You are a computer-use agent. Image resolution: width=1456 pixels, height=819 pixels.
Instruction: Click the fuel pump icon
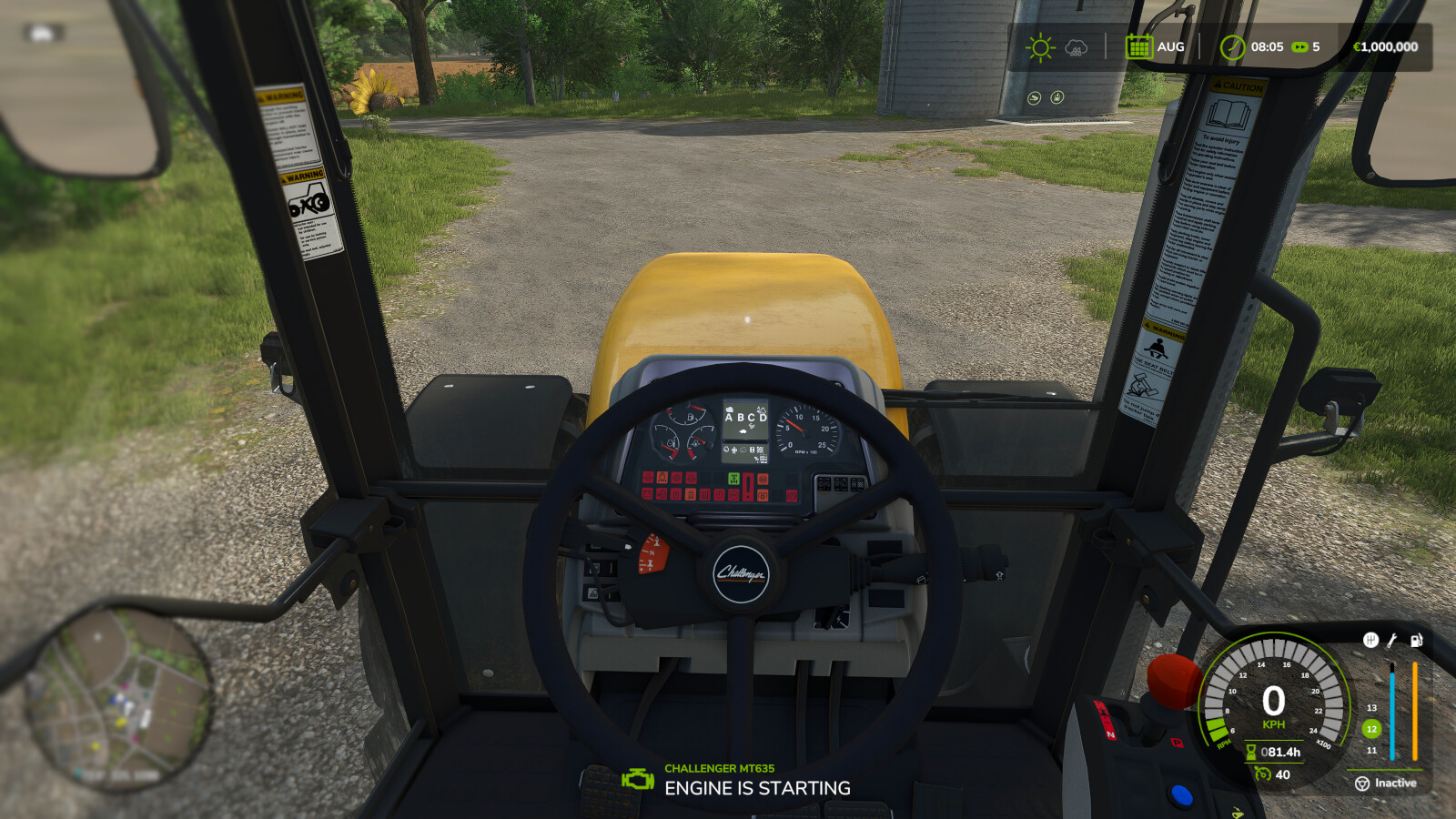[1415, 641]
